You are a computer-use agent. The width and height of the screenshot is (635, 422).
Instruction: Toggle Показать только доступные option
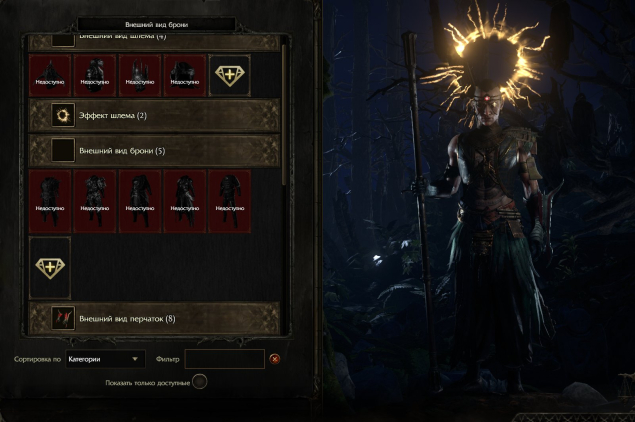(x=200, y=381)
